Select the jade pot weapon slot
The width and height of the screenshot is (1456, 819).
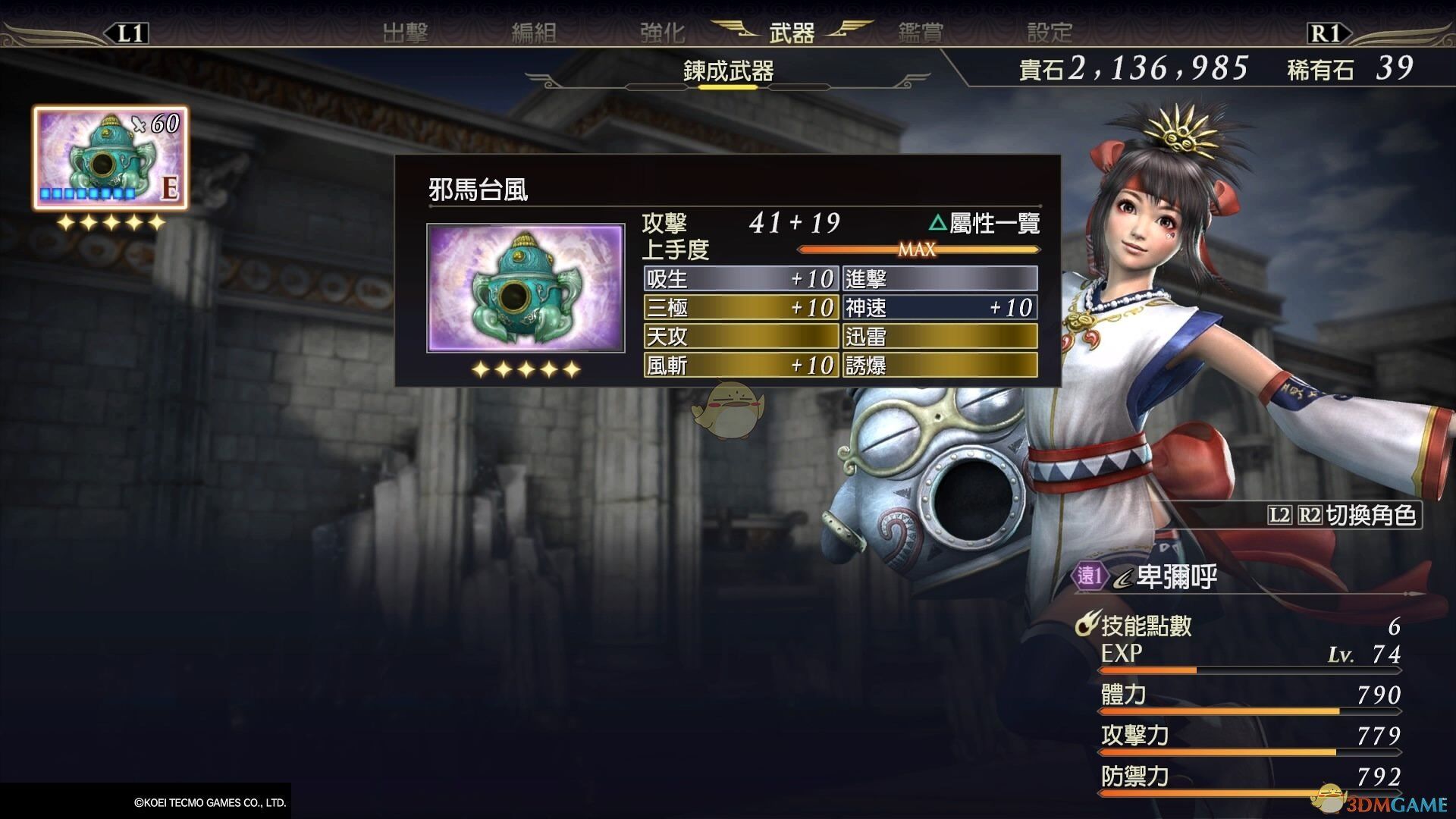tap(110, 158)
